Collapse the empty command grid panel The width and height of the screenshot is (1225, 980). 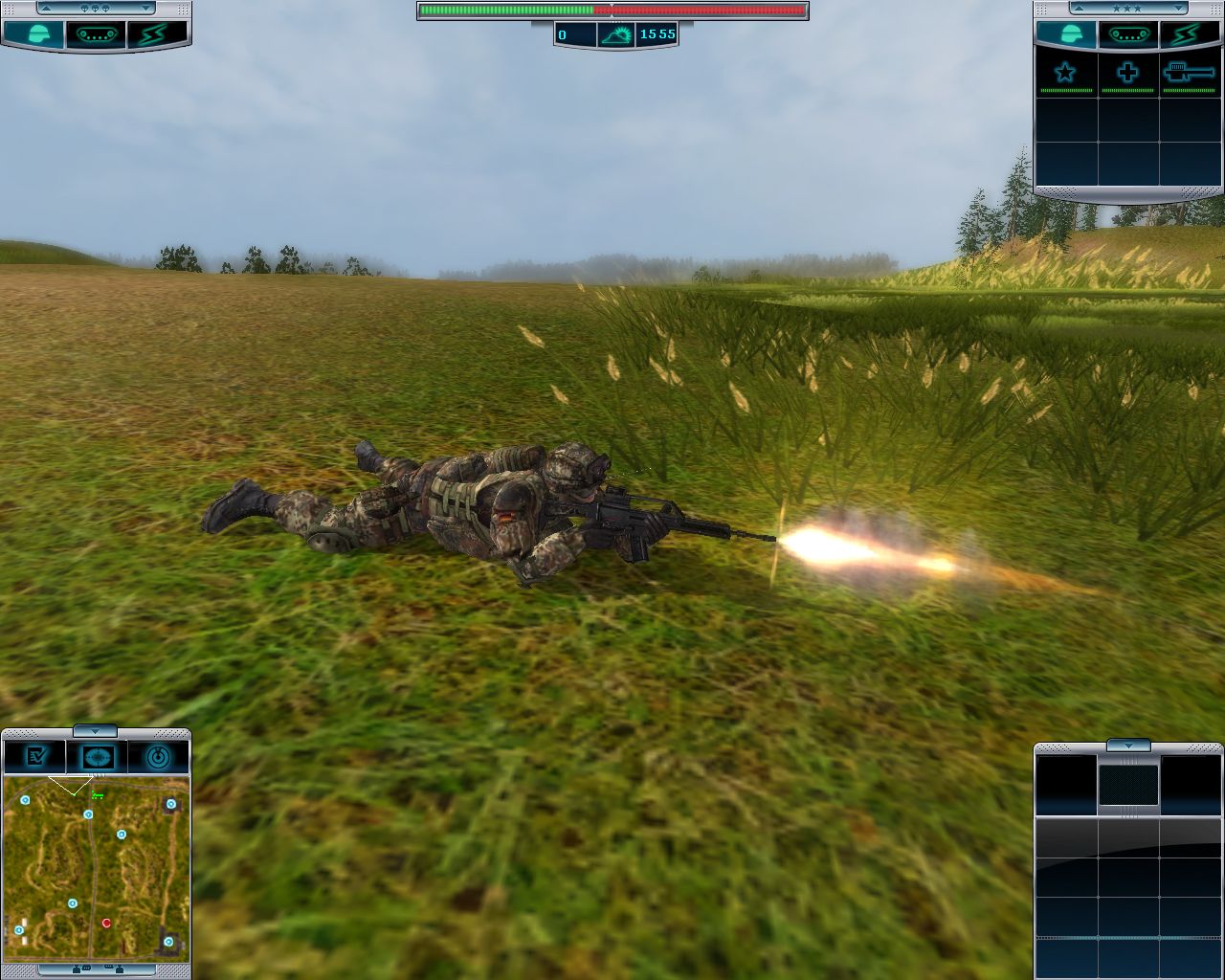point(1129,746)
